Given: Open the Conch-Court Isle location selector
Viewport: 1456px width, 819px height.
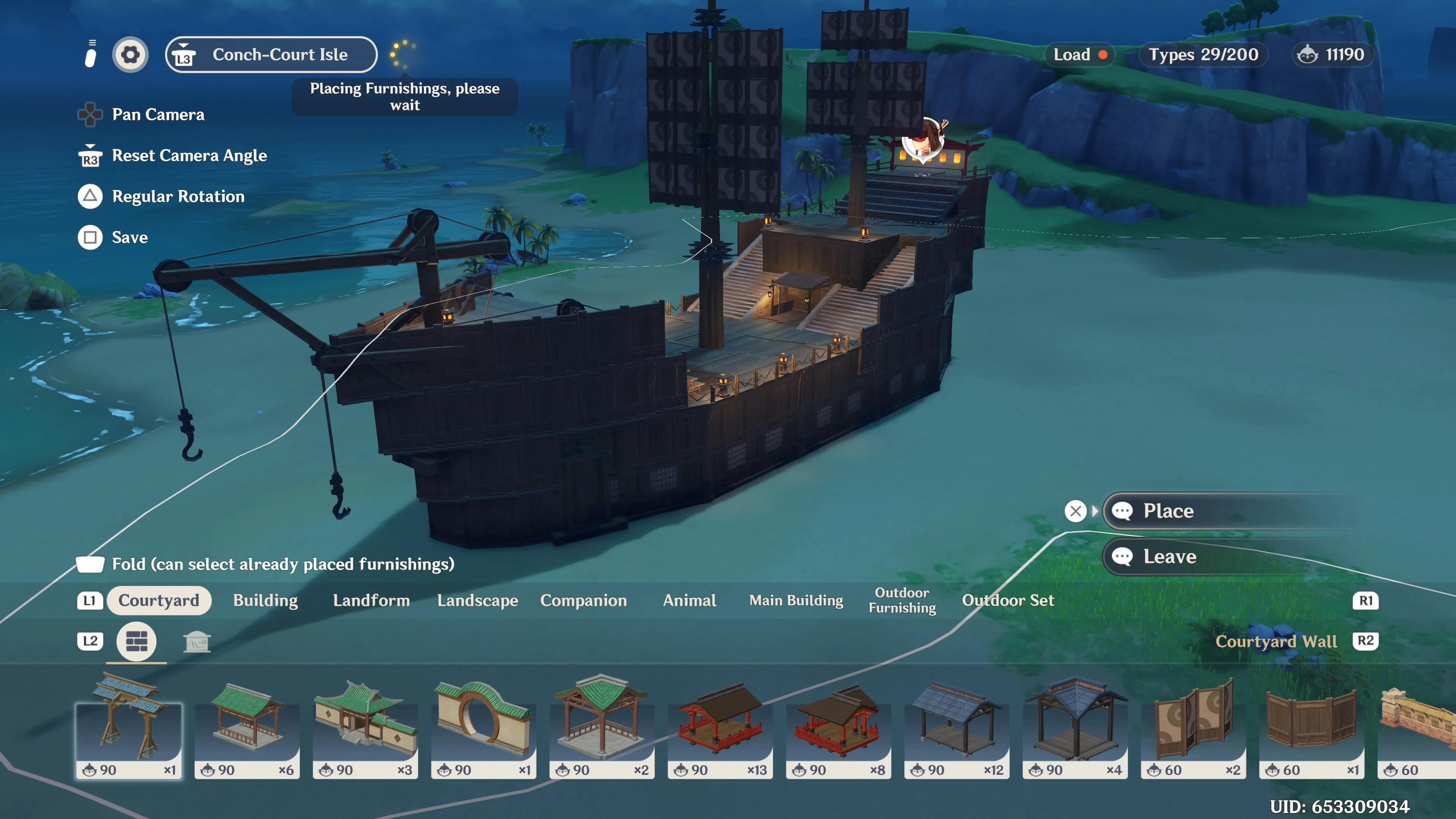Looking at the screenshot, I should pos(271,54).
